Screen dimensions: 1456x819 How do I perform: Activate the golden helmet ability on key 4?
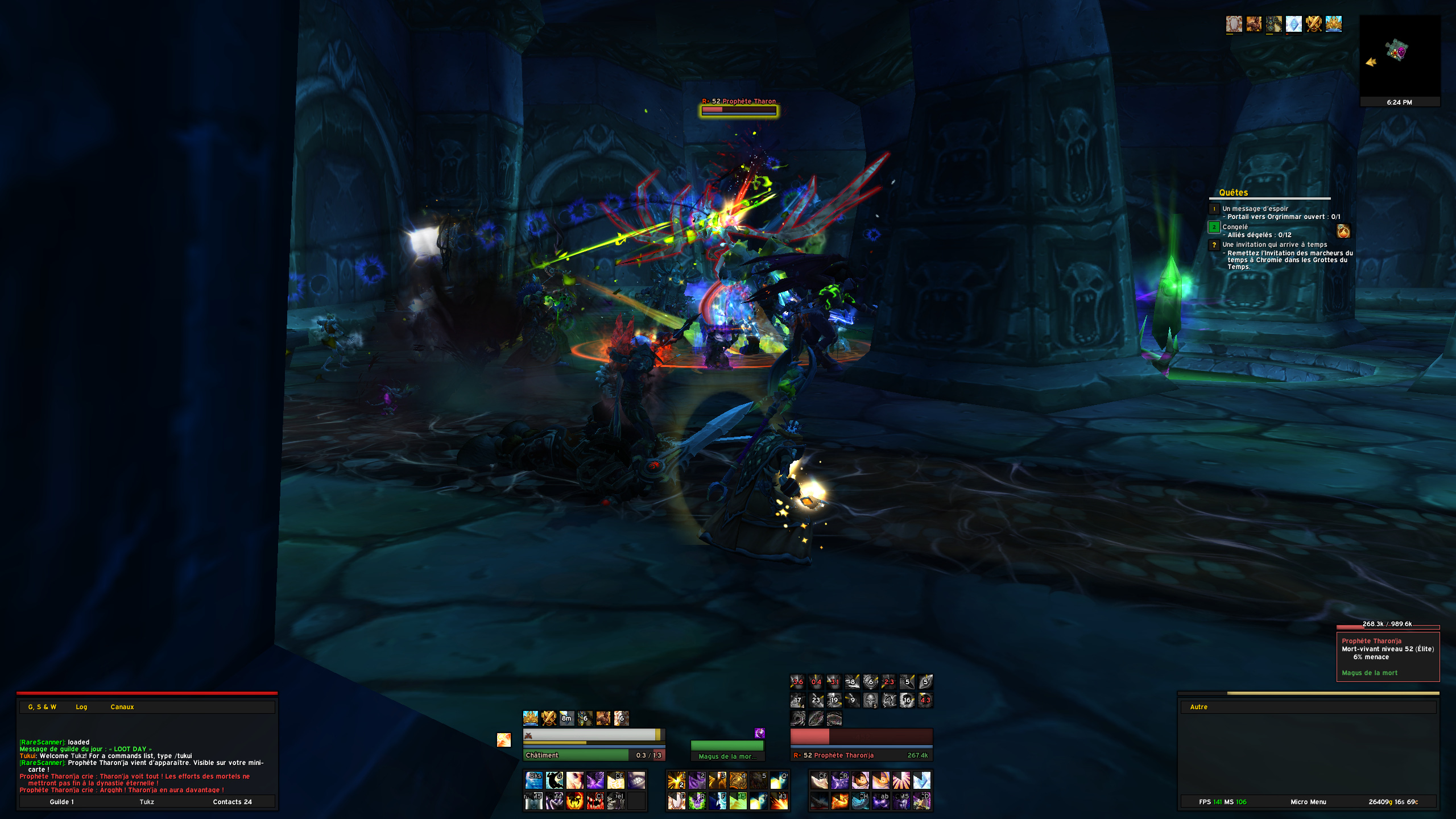[738, 780]
